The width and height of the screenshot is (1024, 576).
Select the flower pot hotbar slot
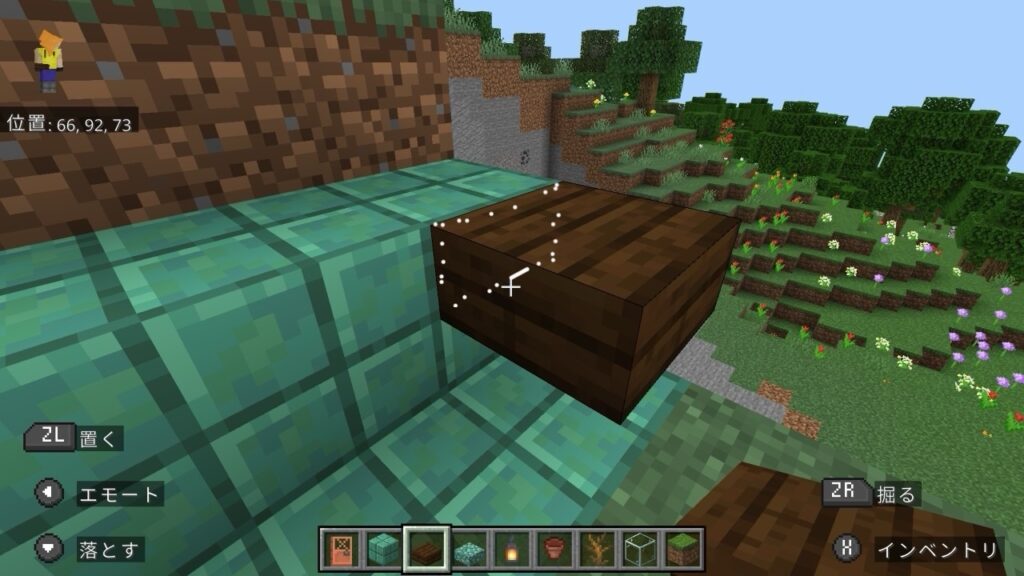point(554,549)
